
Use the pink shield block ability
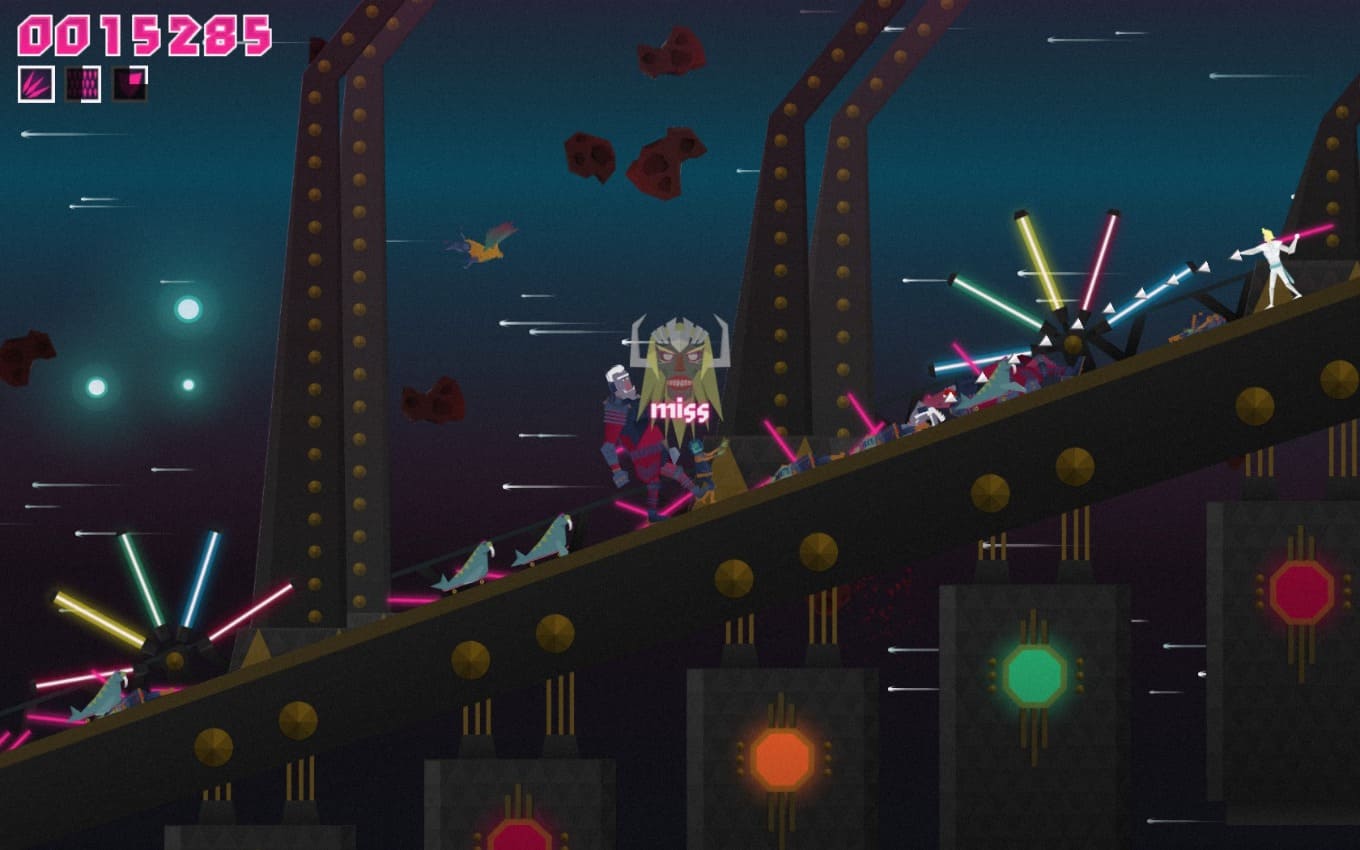(130, 84)
